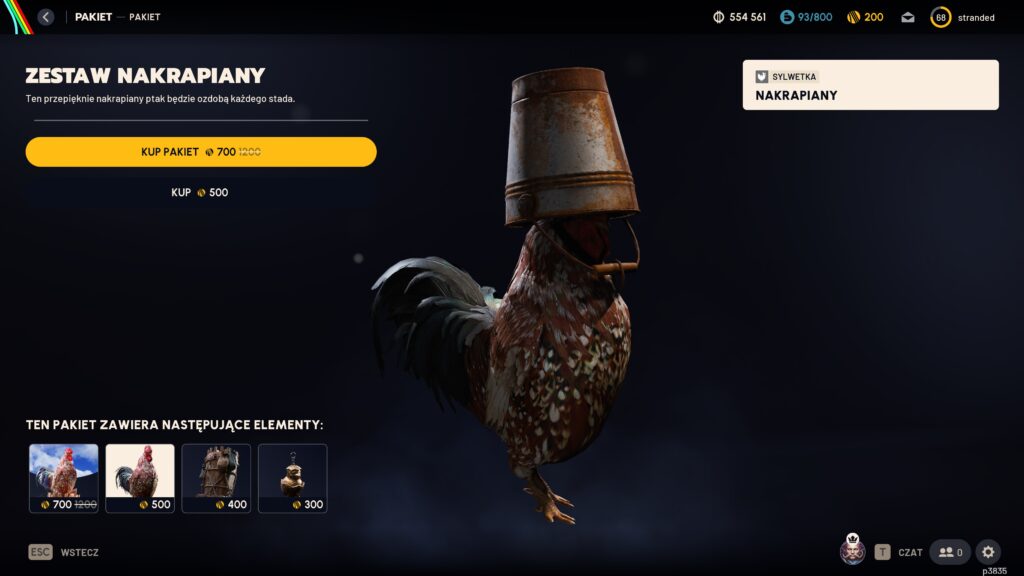Screen dimensions: 1024x576
Task: Click the Wstecz back label
Action: coord(79,552)
